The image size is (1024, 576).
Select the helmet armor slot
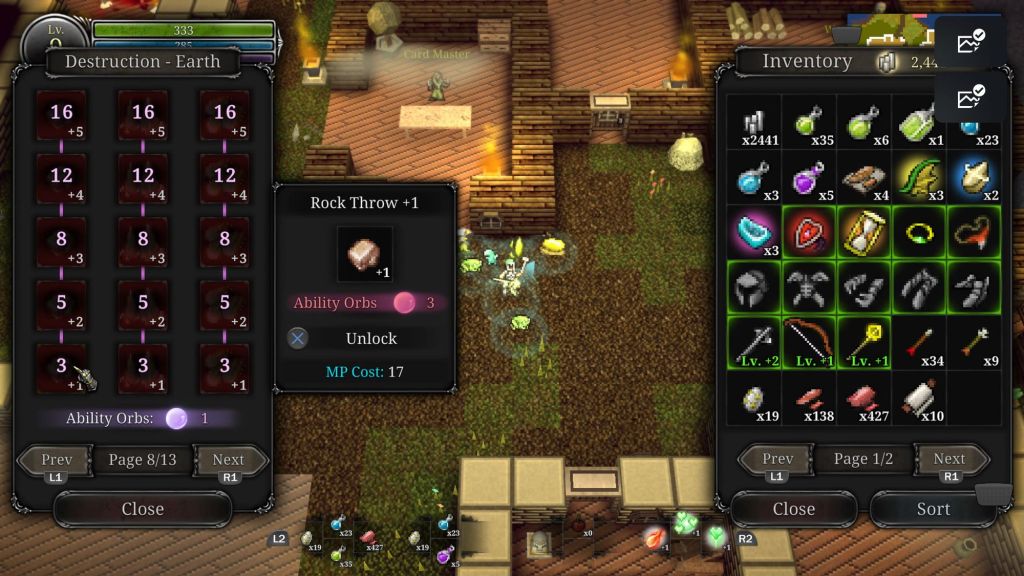tap(753, 288)
